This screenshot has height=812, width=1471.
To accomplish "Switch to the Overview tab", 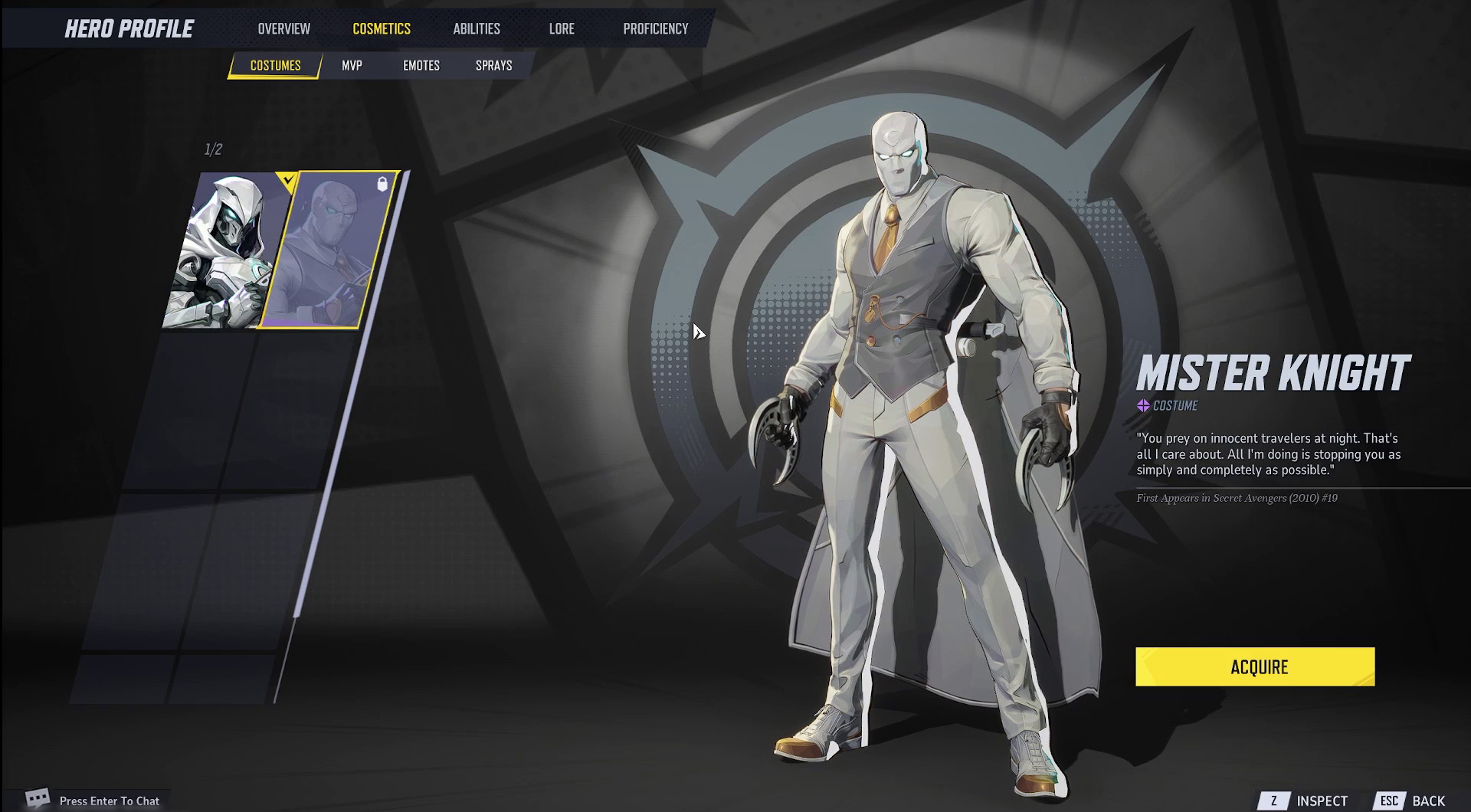I will pyautogui.click(x=283, y=29).
